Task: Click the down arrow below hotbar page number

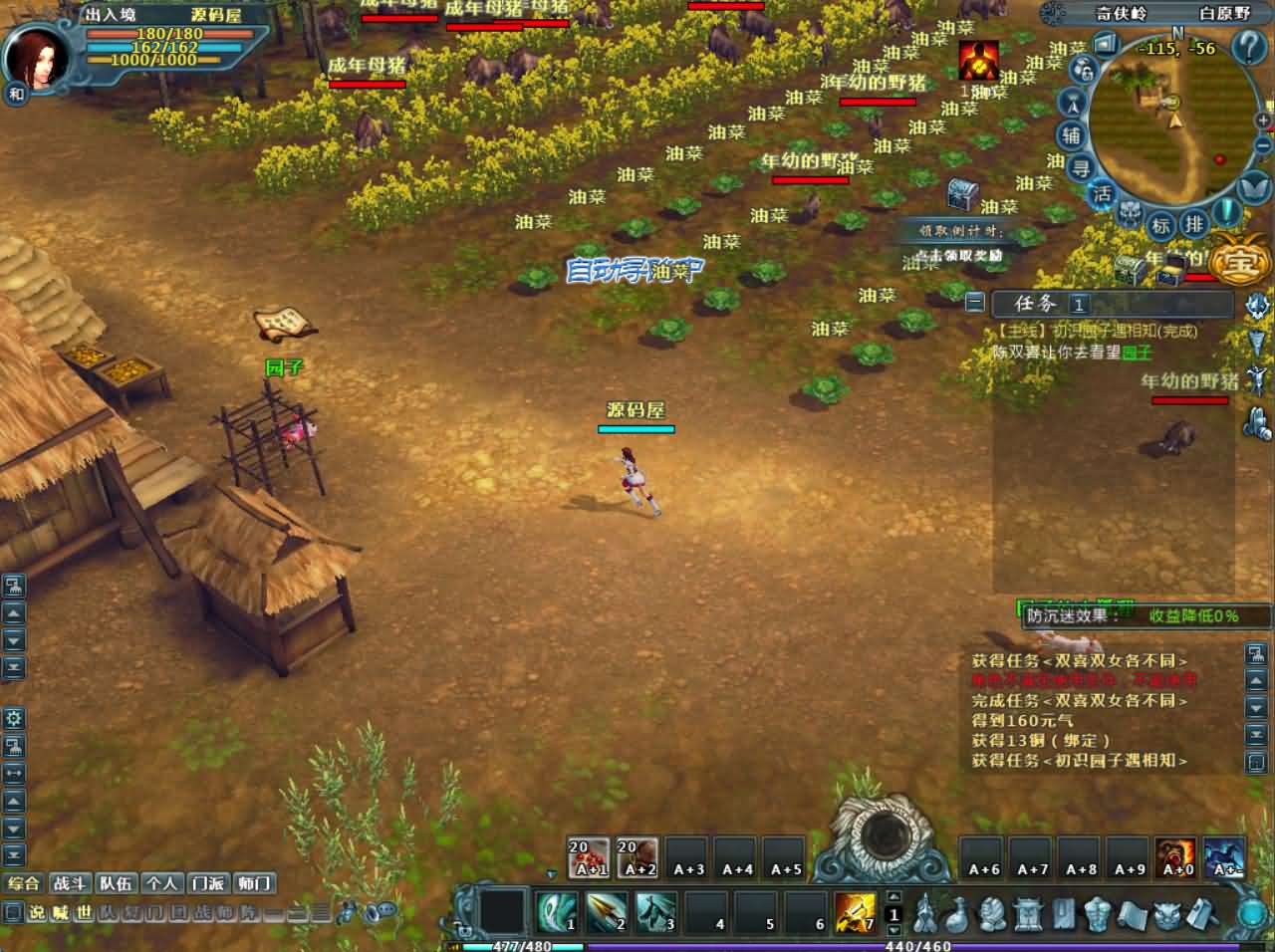Action: coord(893,929)
